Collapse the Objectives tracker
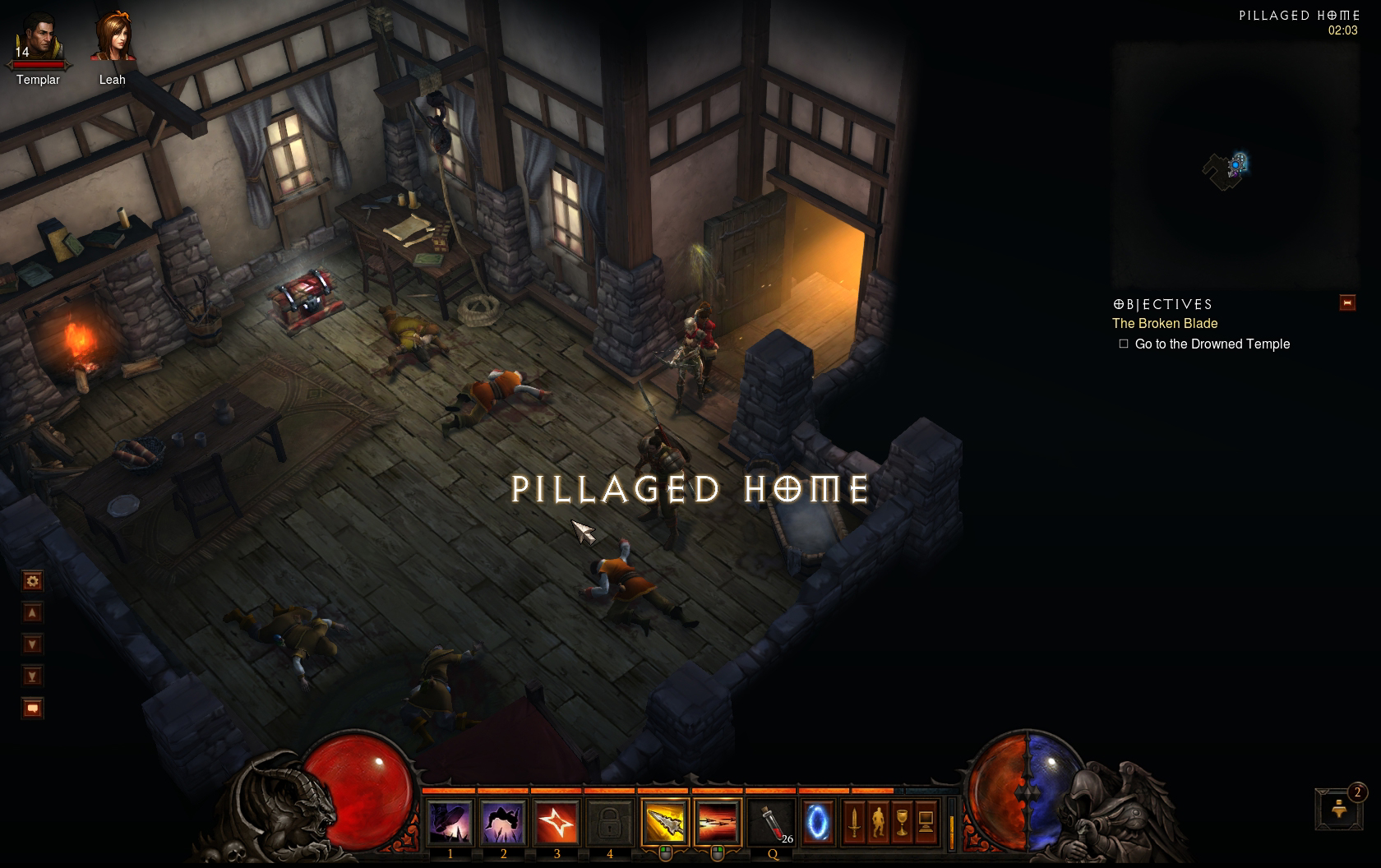The width and height of the screenshot is (1381, 868). pyautogui.click(x=1347, y=302)
